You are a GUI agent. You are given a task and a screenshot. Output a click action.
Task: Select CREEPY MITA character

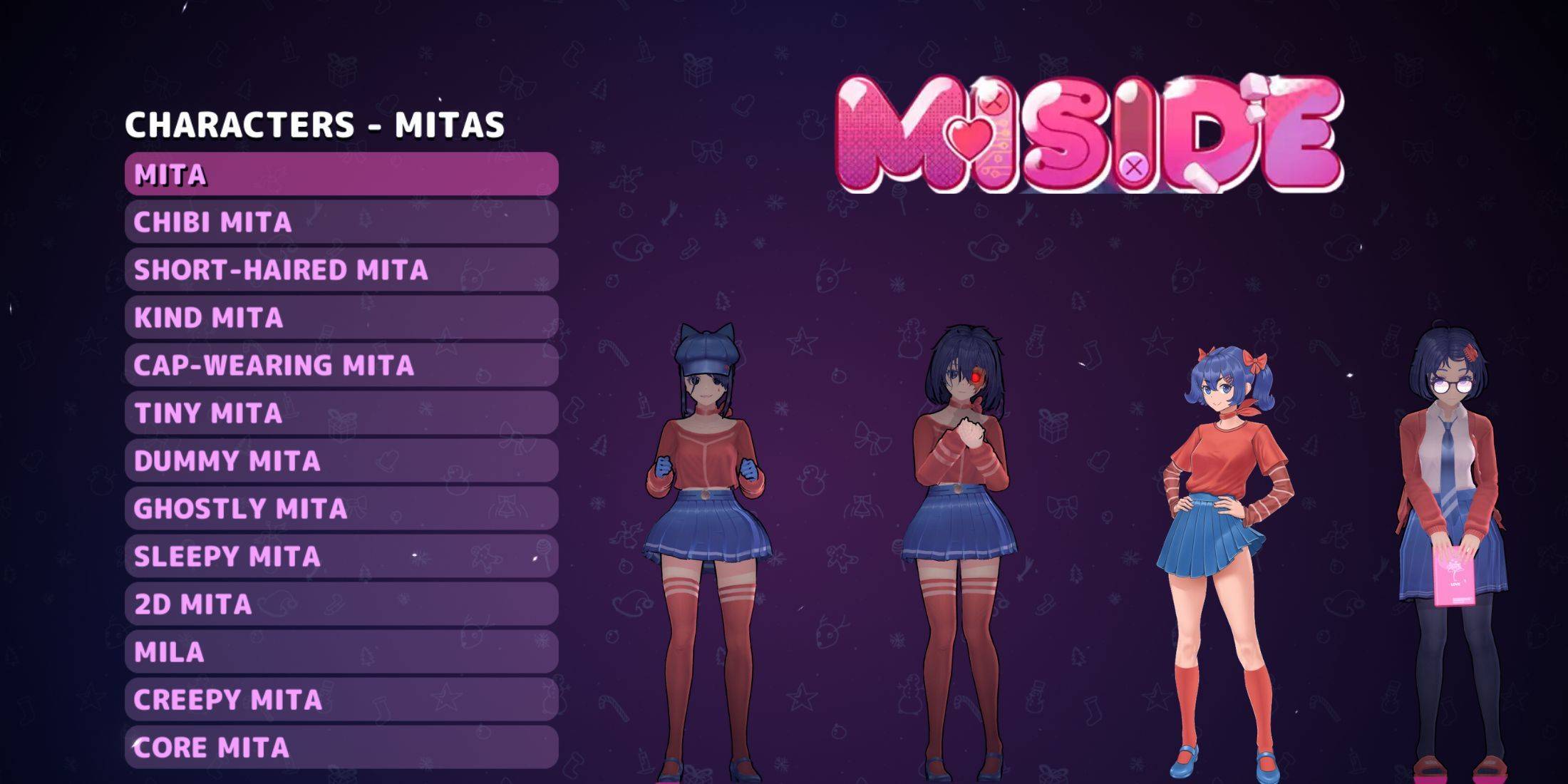(x=342, y=700)
